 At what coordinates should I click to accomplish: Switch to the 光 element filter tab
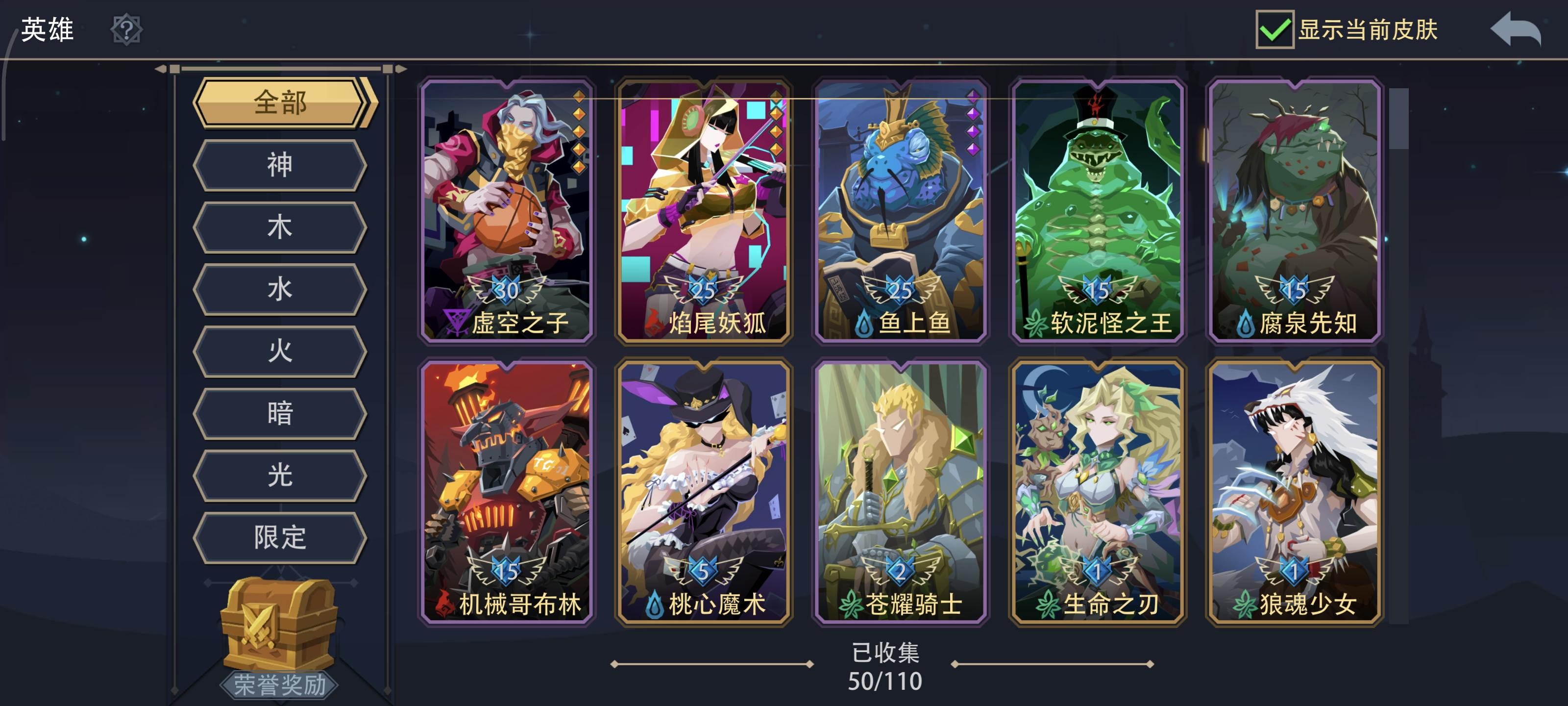[x=279, y=475]
